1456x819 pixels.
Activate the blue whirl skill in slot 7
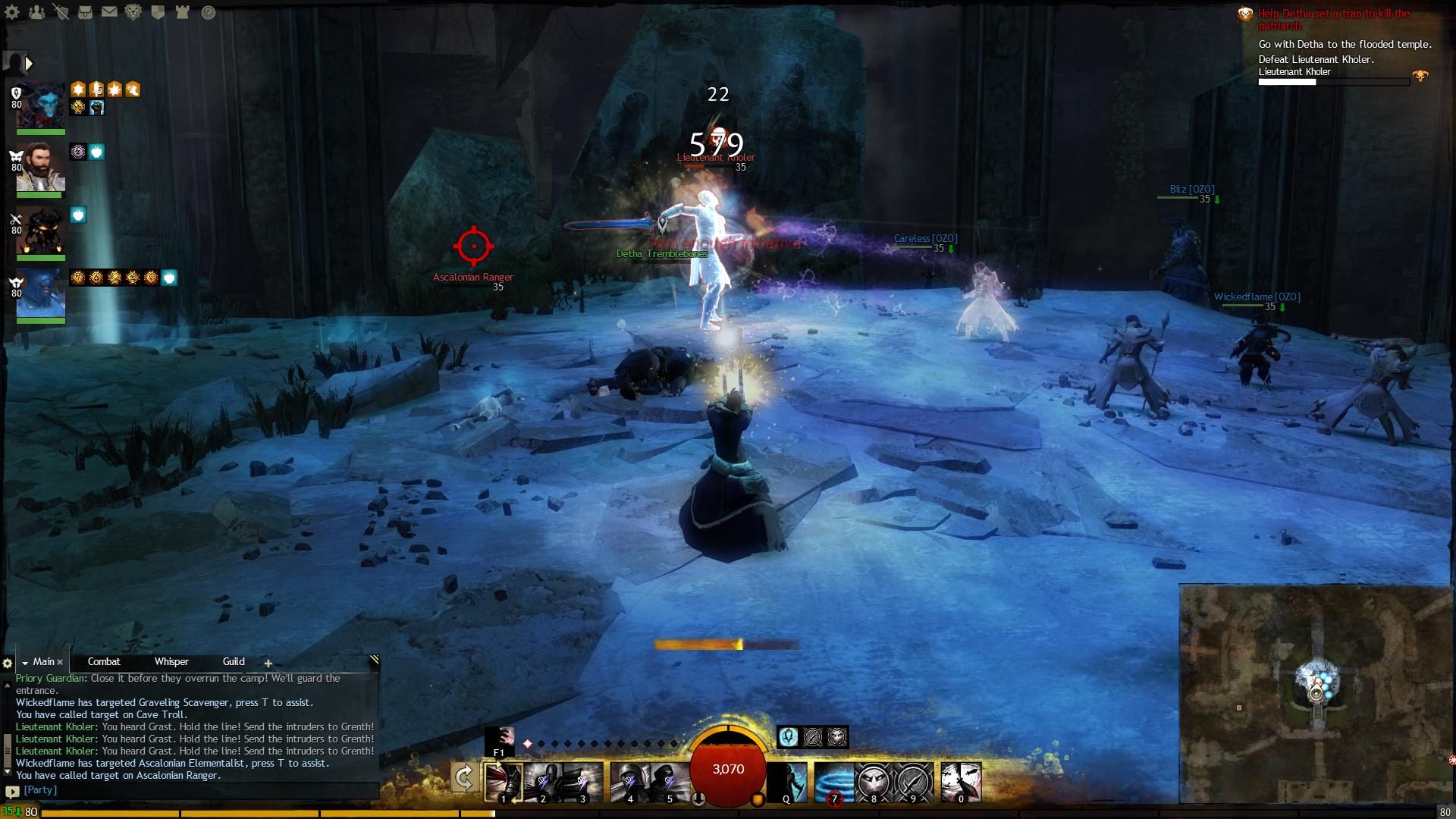(x=833, y=782)
